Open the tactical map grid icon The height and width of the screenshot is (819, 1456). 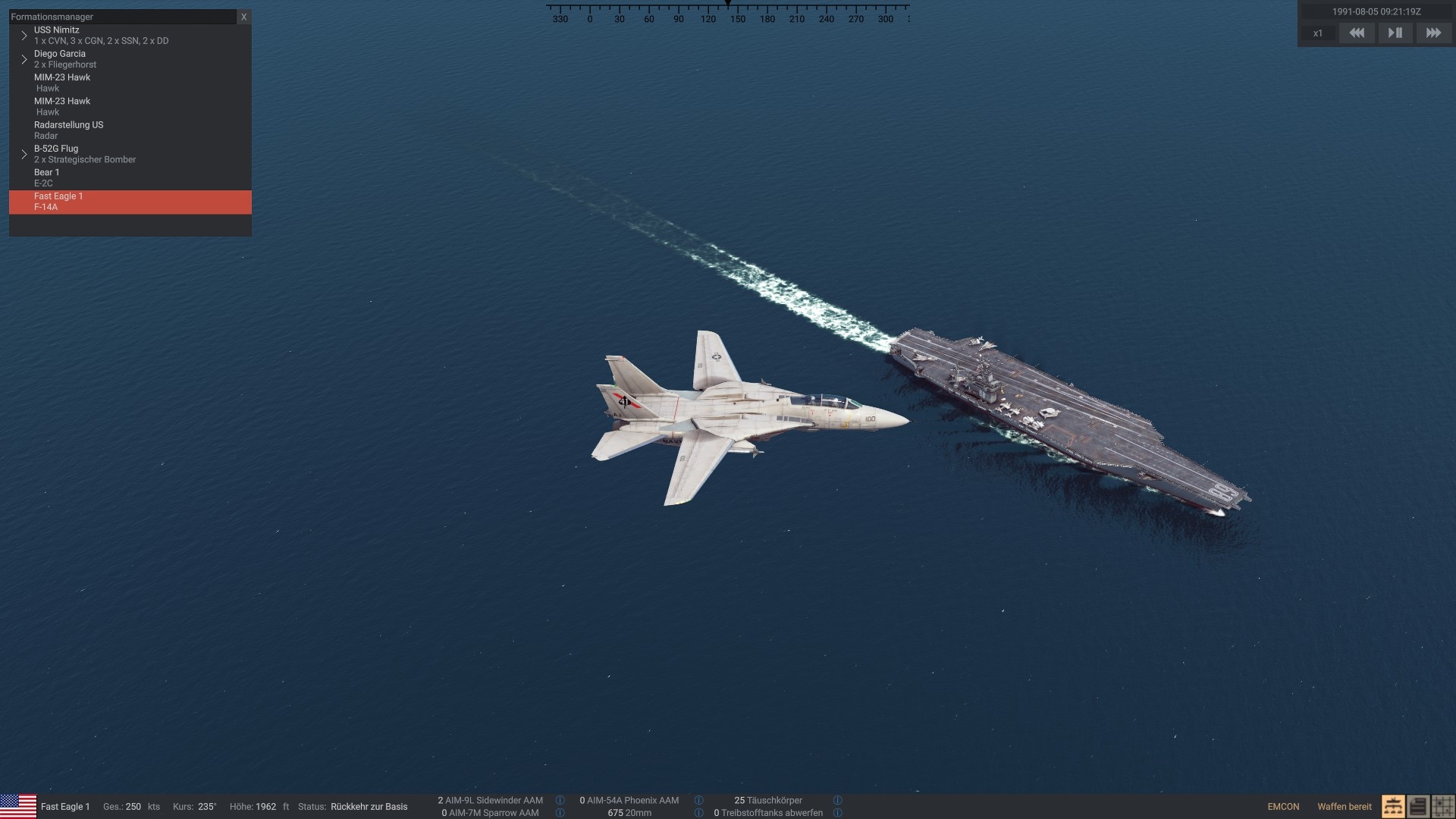pyautogui.click(x=1442, y=806)
